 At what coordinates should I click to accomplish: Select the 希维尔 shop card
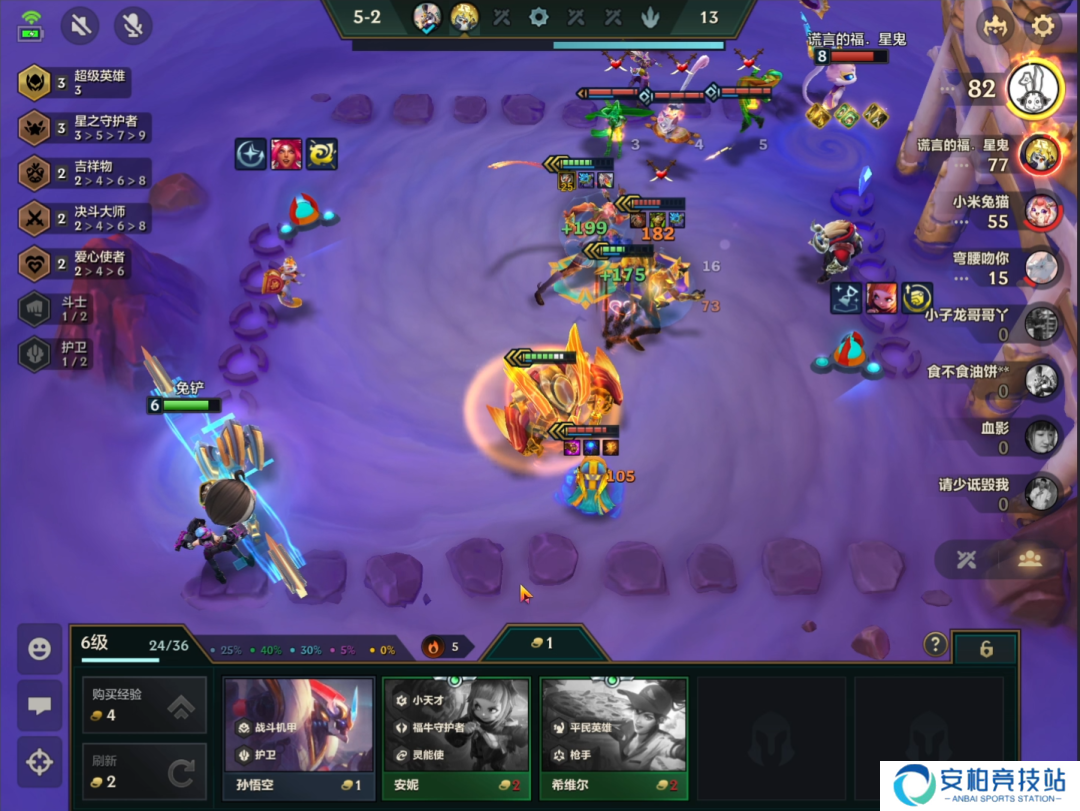[613, 738]
